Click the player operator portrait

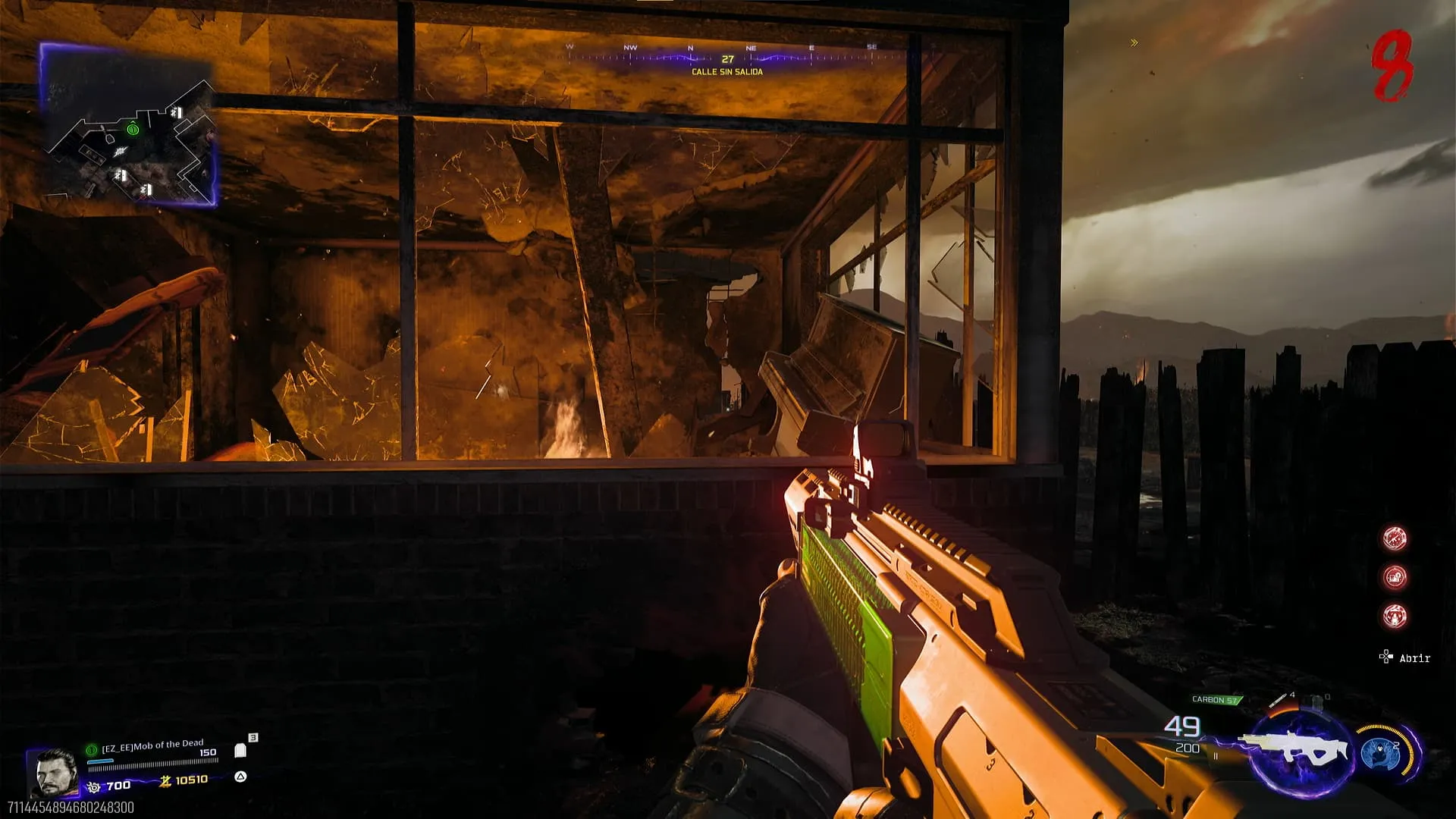[x=53, y=772]
